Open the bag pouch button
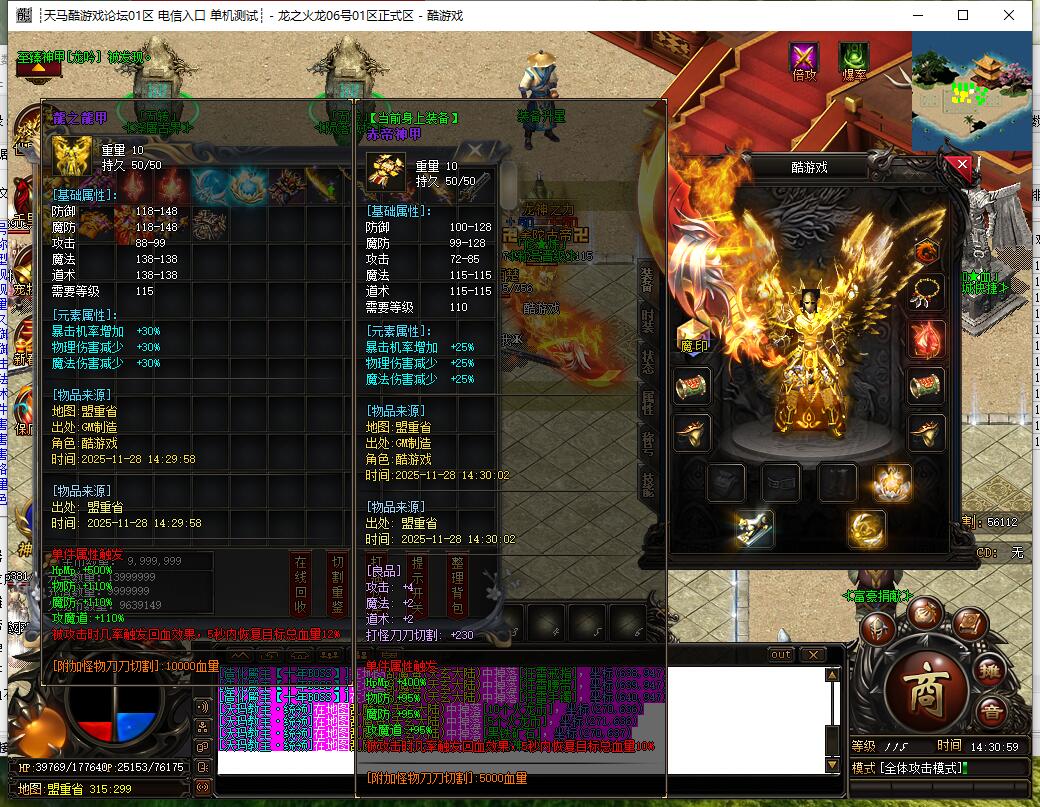1040x807 pixels. [x=924, y=611]
